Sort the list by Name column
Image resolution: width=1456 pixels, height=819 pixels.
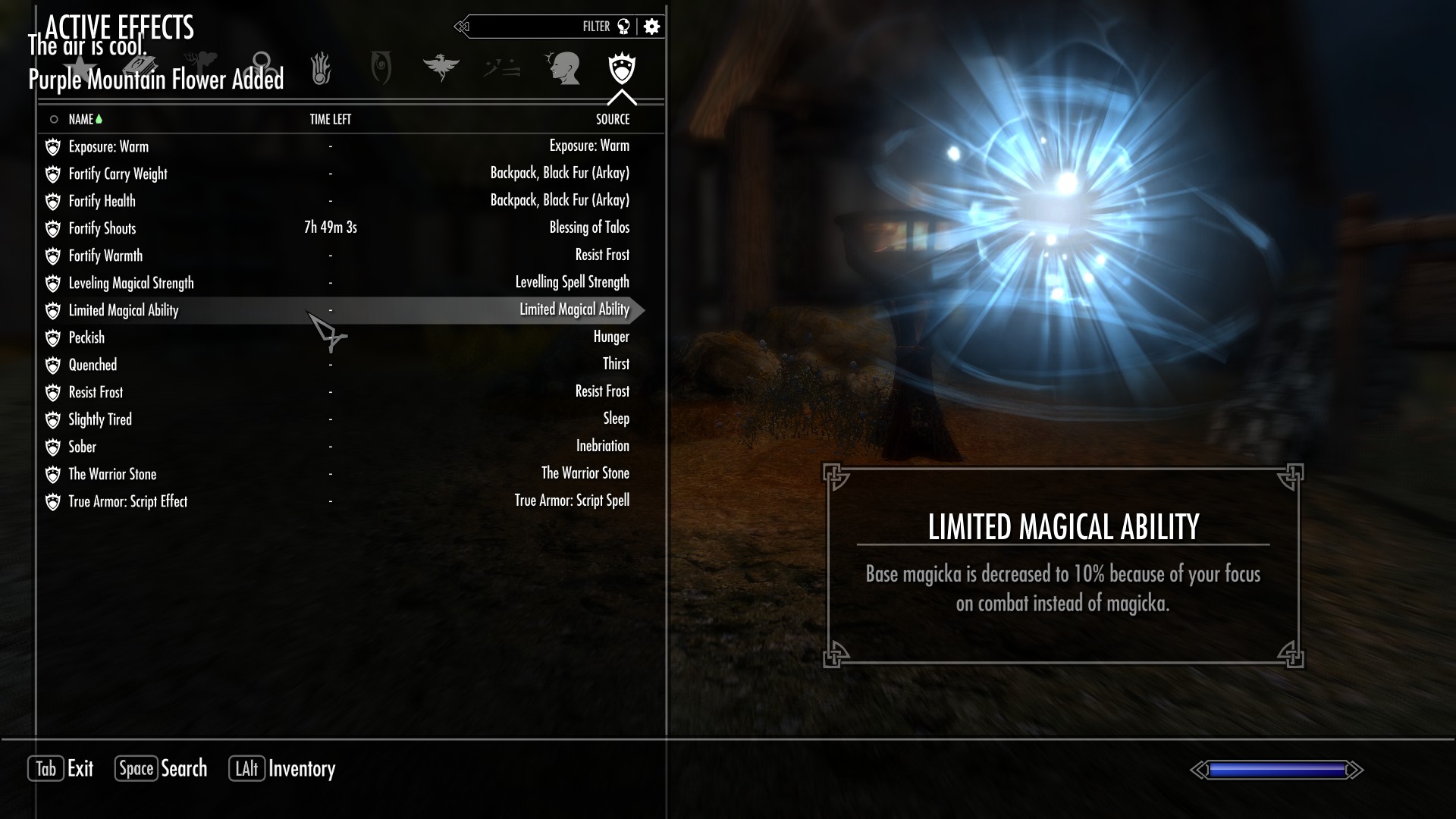[x=81, y=119]
